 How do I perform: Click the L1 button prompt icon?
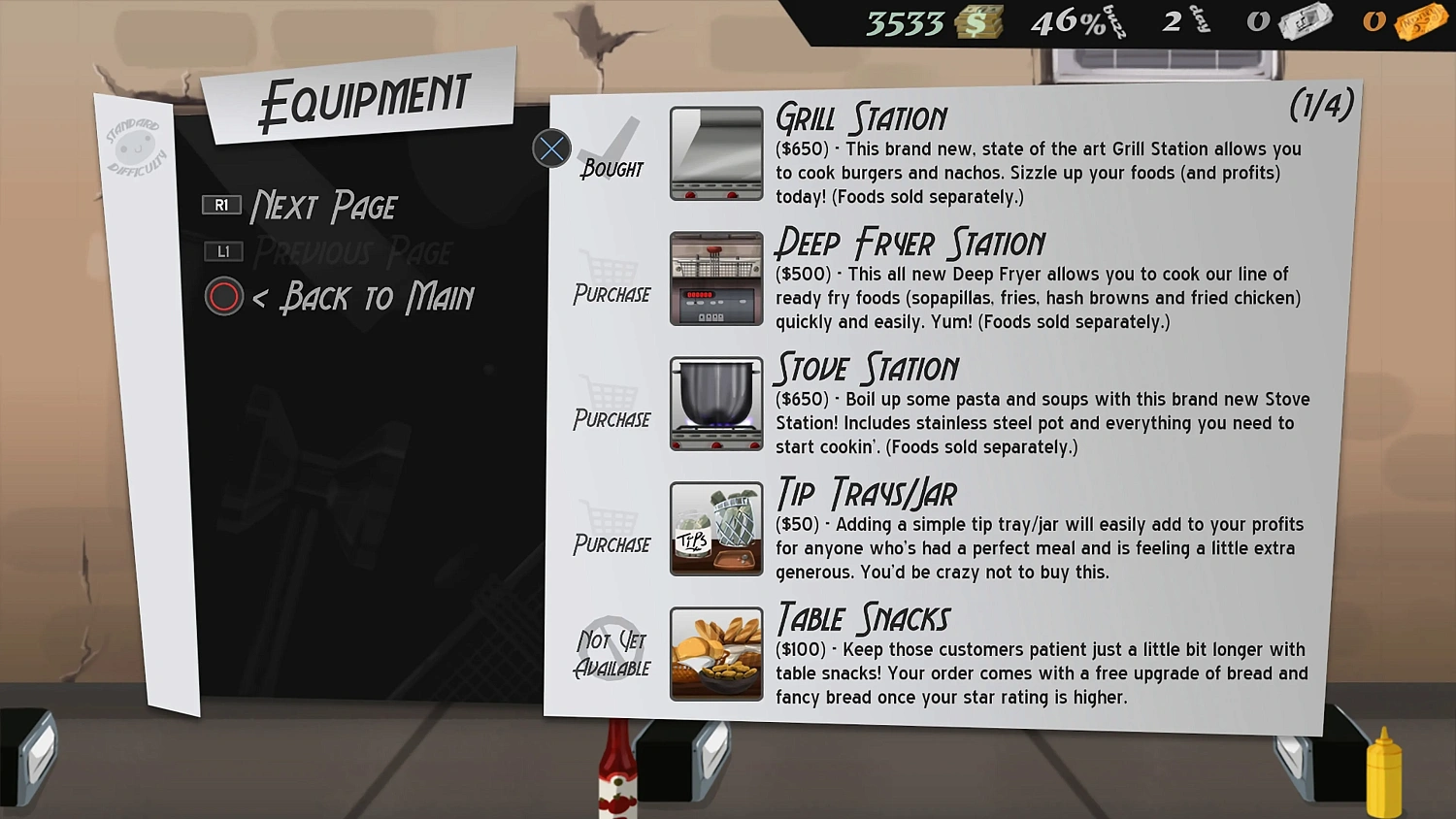point(222,250)
